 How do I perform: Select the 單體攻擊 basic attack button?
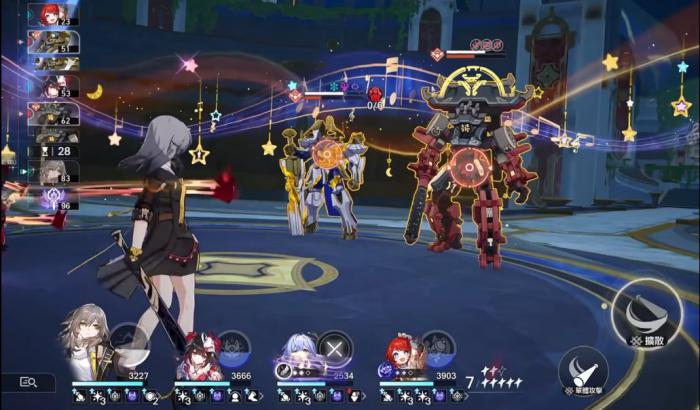click(583, 370)
